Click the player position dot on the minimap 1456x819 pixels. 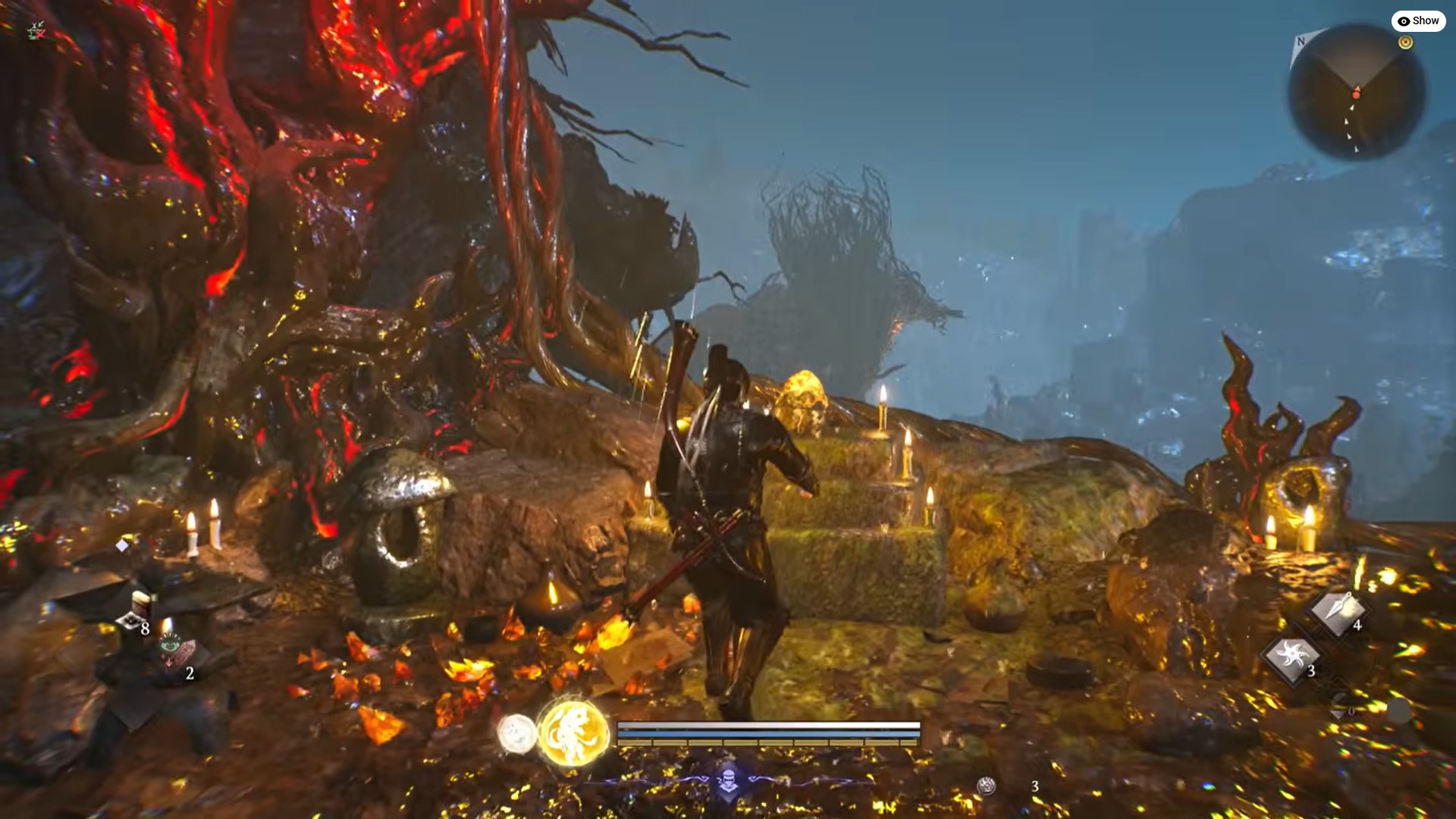coord(1356,95)
